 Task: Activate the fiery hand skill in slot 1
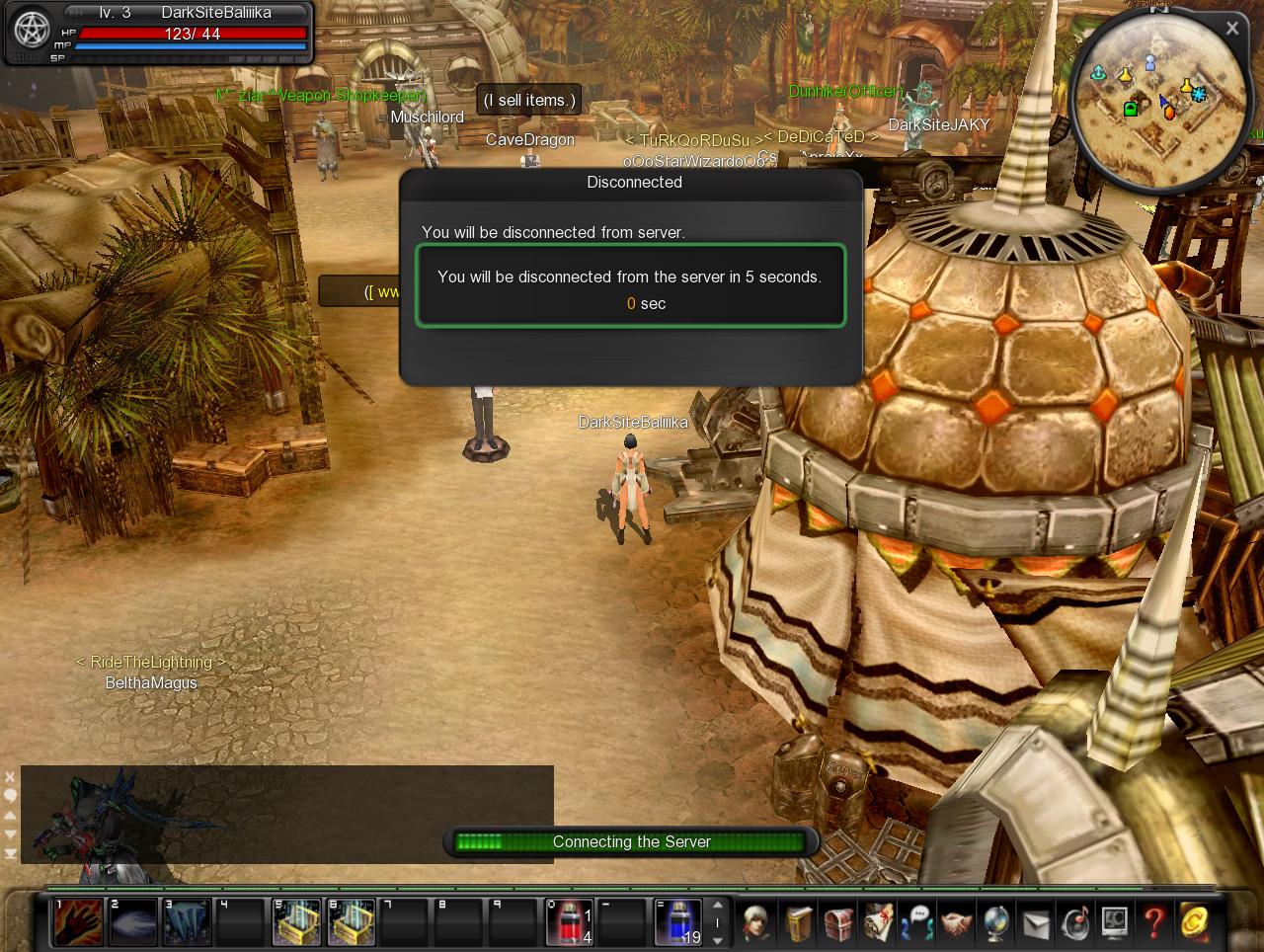(78, 922)
